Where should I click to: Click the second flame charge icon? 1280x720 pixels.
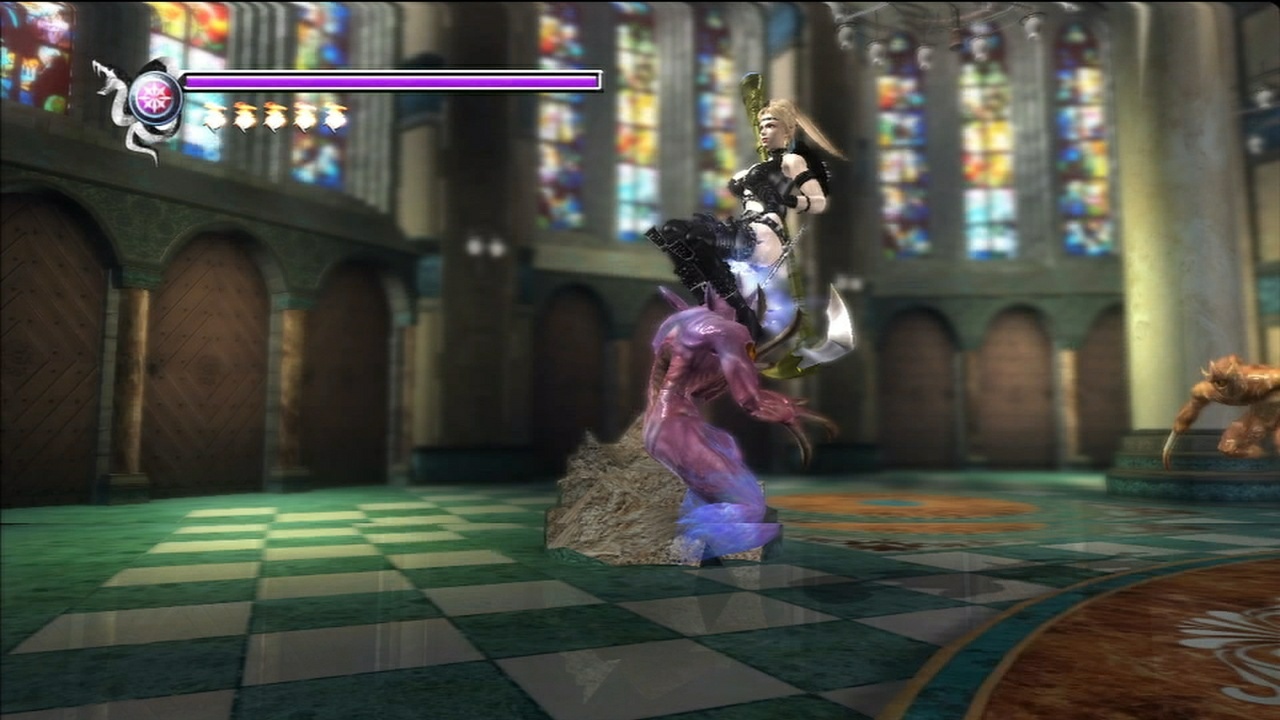[x=245, y=118]
